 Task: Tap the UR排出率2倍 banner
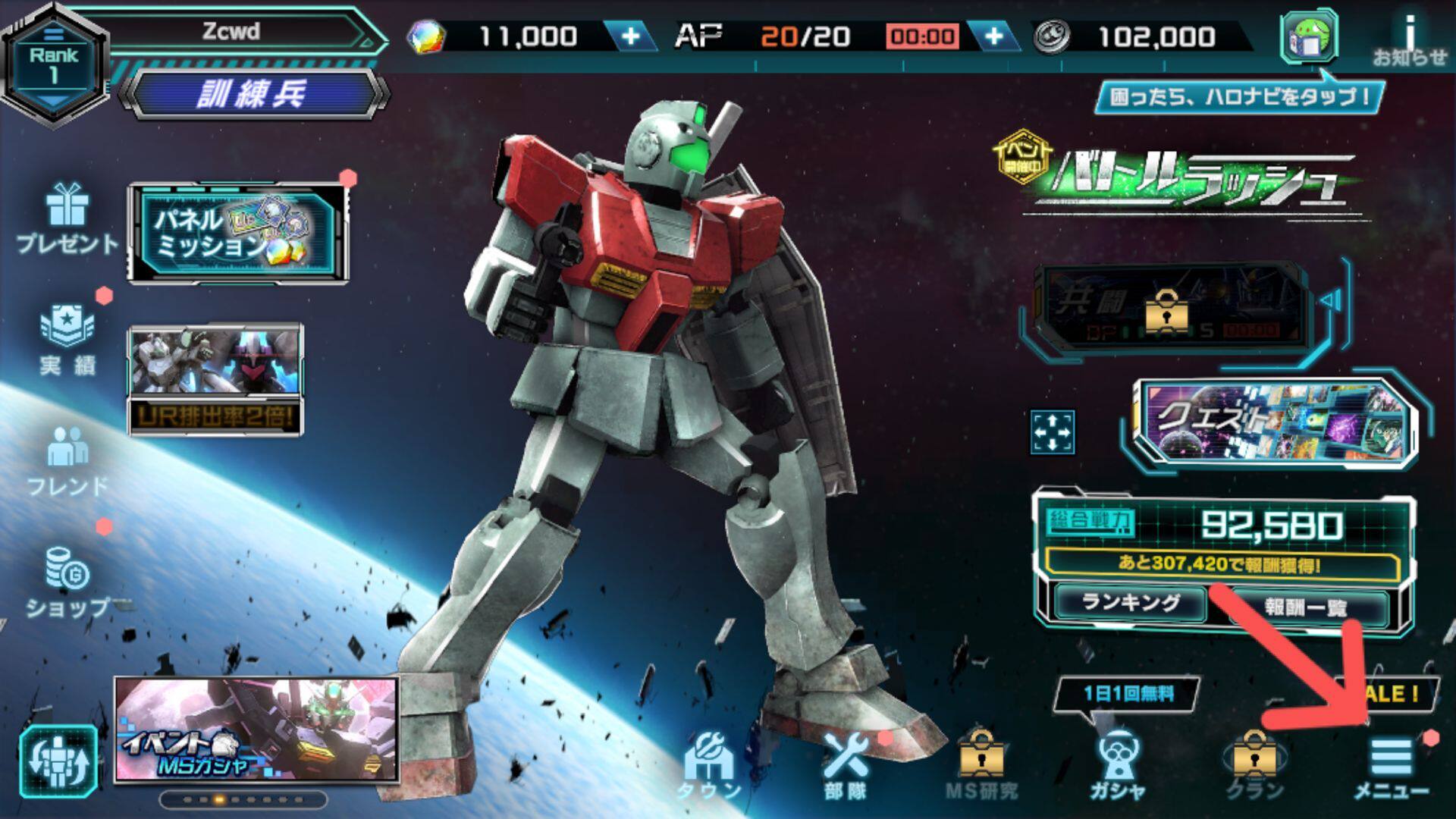click(215, 381)
